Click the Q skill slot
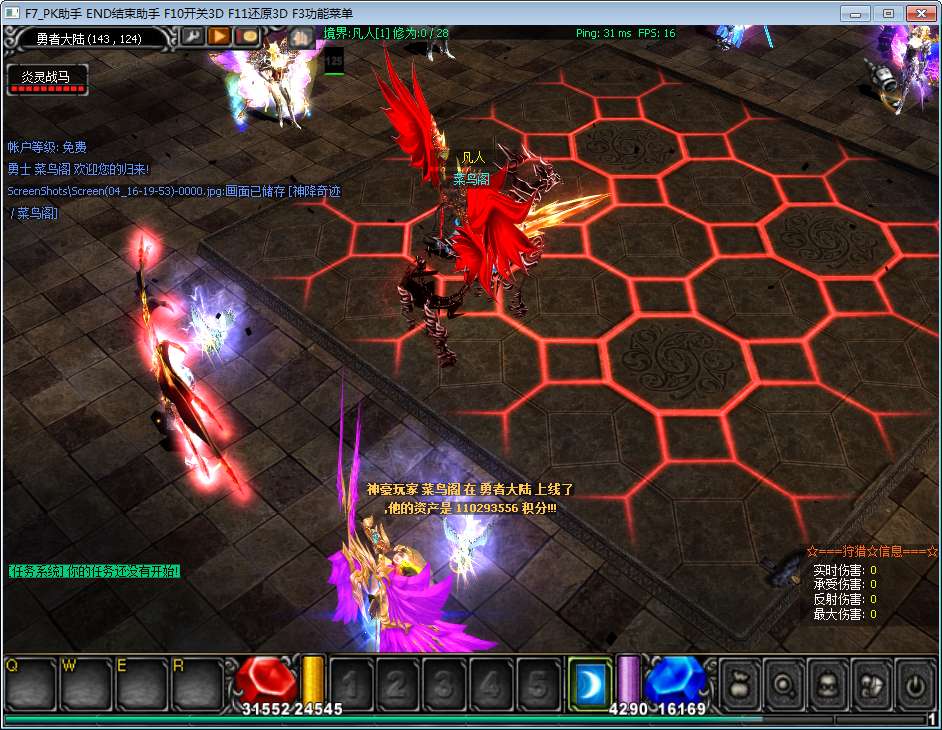Screen dimensions: 942x730 30,685
